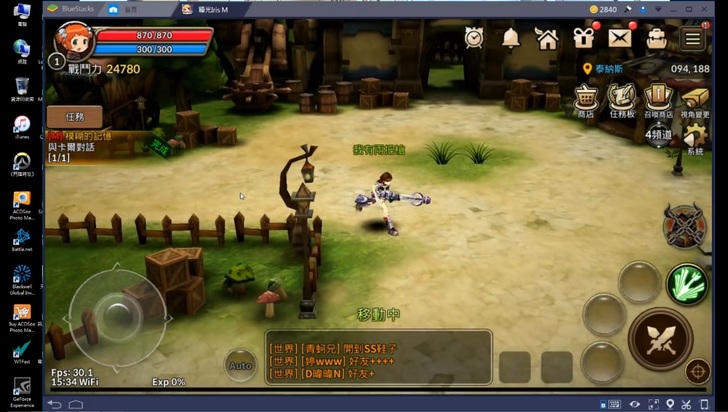This screenshot has height=412, width=728.
Task: Toggle the Auto battle button
Action: (240, 365)
